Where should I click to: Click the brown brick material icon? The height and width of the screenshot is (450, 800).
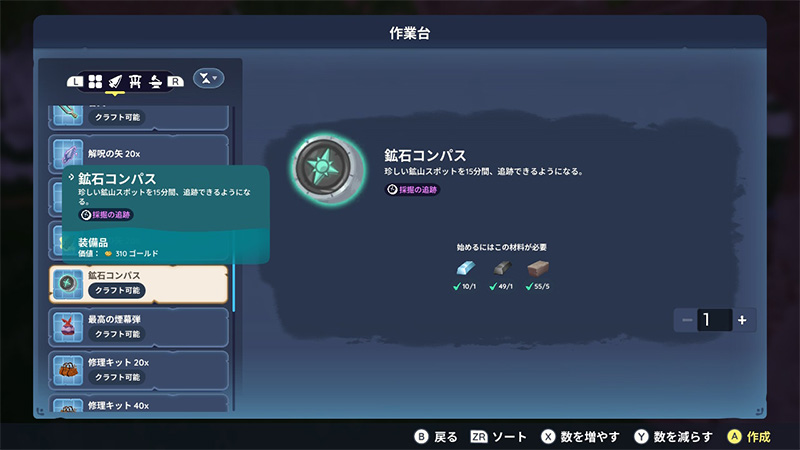pos(538,268)
